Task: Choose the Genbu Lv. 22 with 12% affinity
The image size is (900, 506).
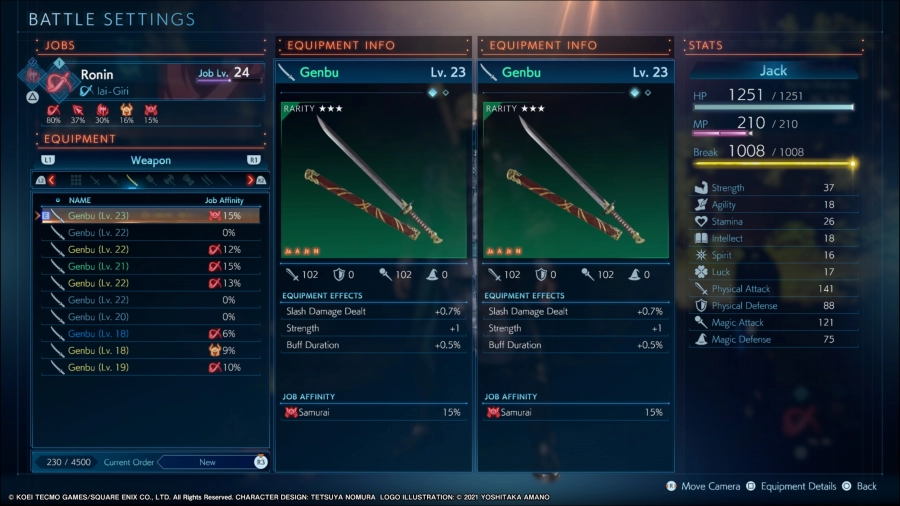Action: 150,249
